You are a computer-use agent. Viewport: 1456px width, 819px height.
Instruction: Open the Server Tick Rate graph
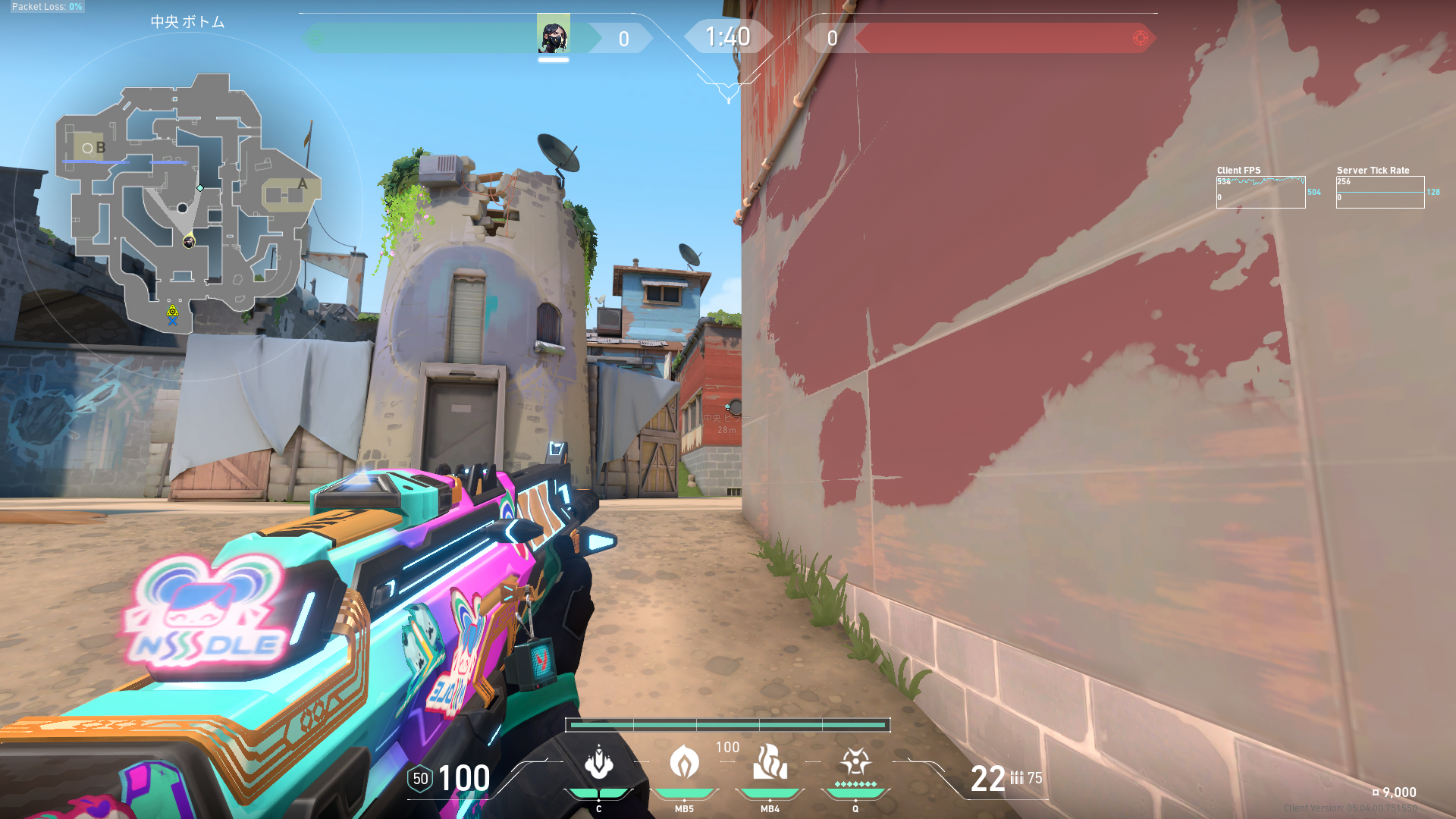(1379, 192)
